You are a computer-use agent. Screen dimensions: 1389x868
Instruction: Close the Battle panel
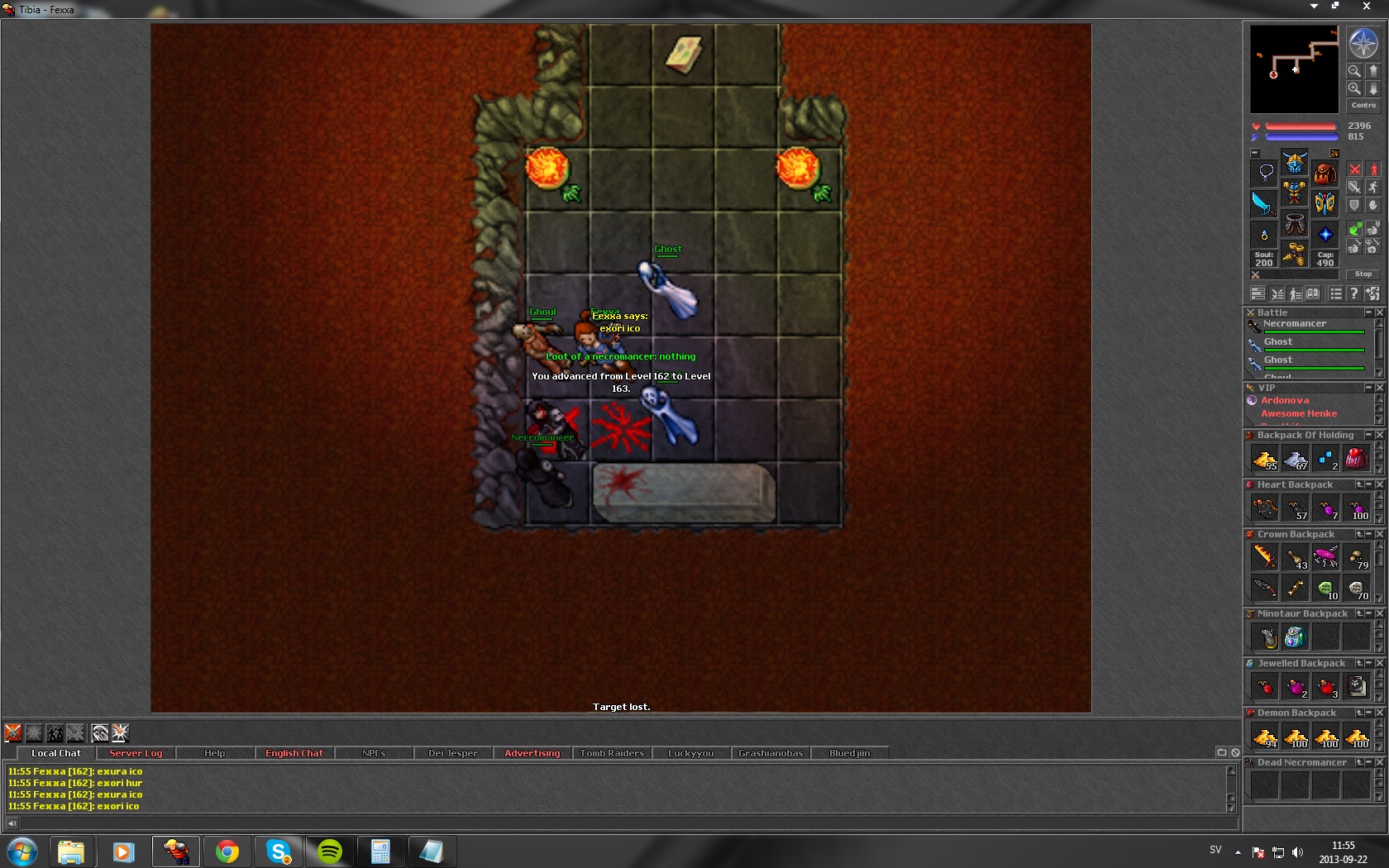coord(1380,312)
